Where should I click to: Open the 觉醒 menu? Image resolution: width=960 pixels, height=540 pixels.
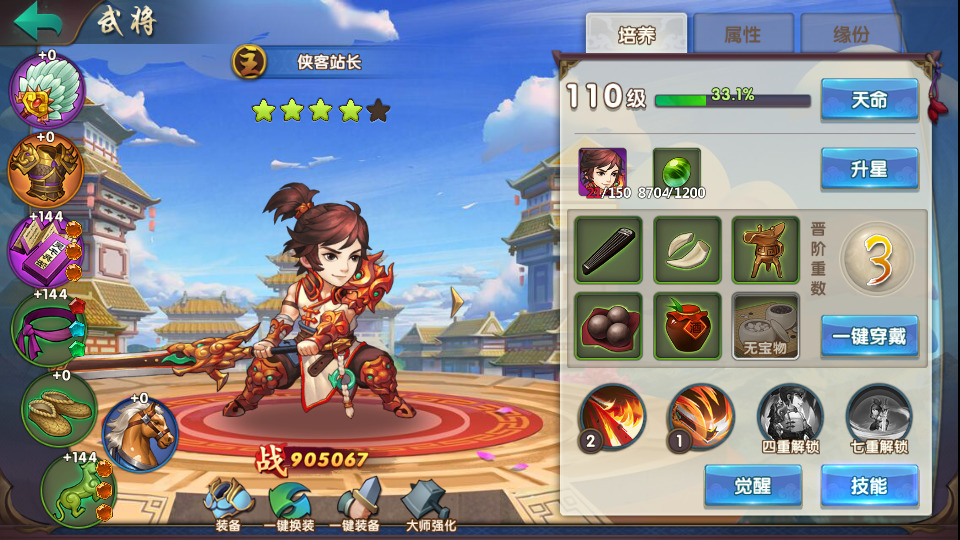tap(752, 486)
